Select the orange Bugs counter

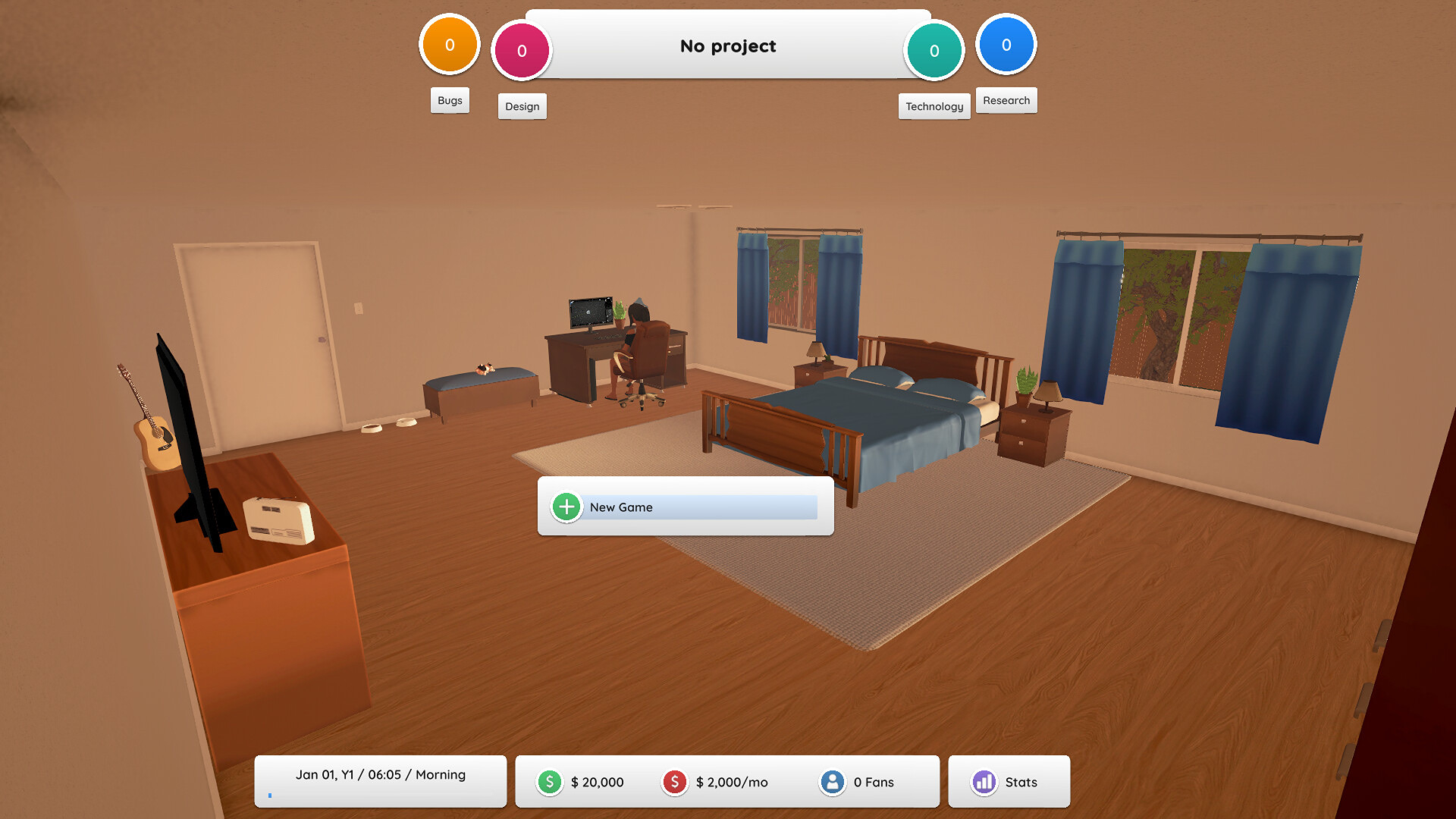point(450,45)
